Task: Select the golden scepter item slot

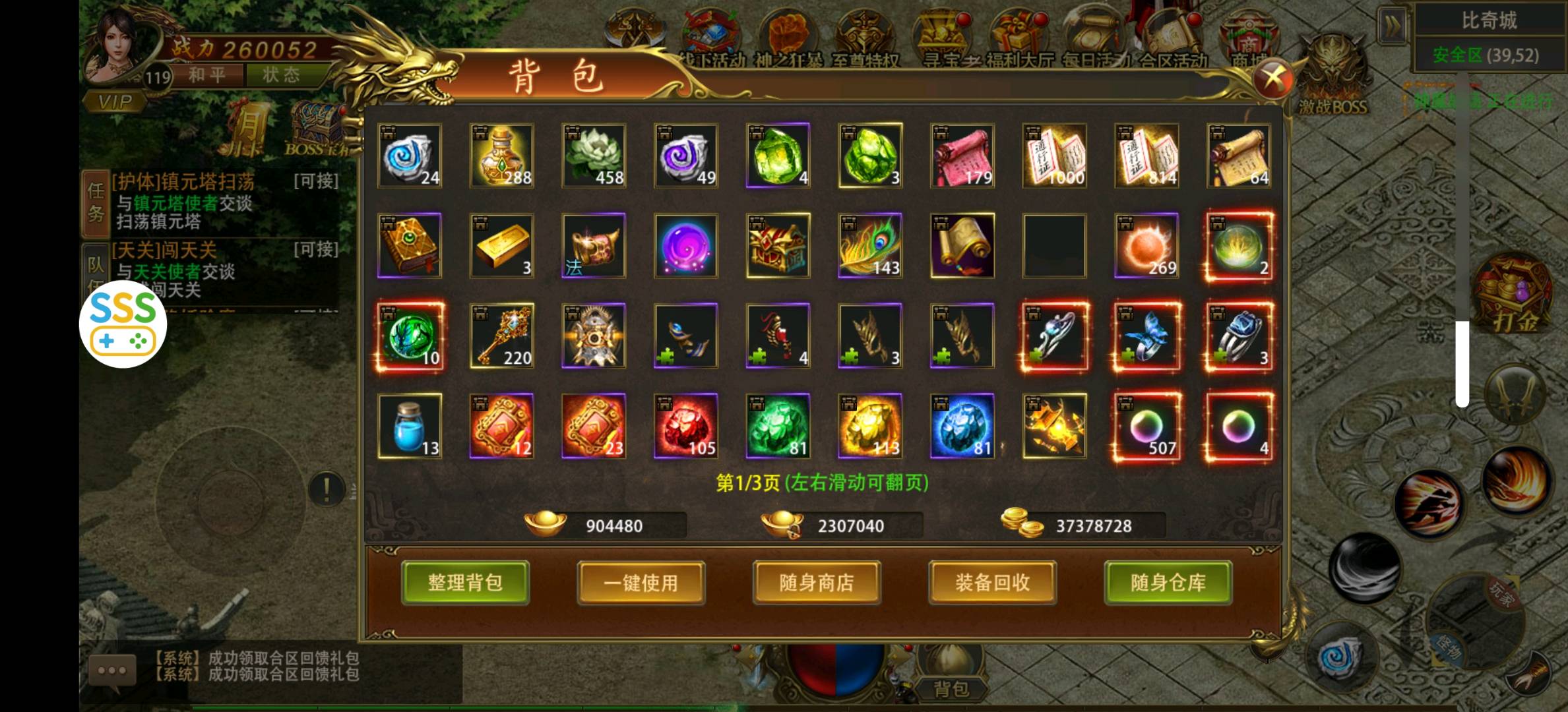Action: (x=501, y=336)
